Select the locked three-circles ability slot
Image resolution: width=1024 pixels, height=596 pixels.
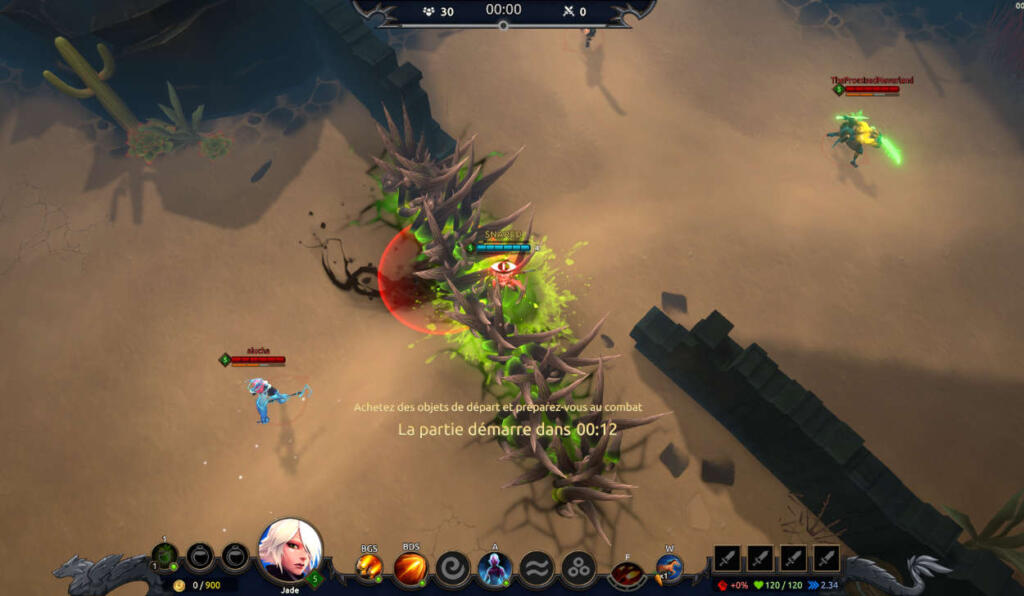[578, 568]
